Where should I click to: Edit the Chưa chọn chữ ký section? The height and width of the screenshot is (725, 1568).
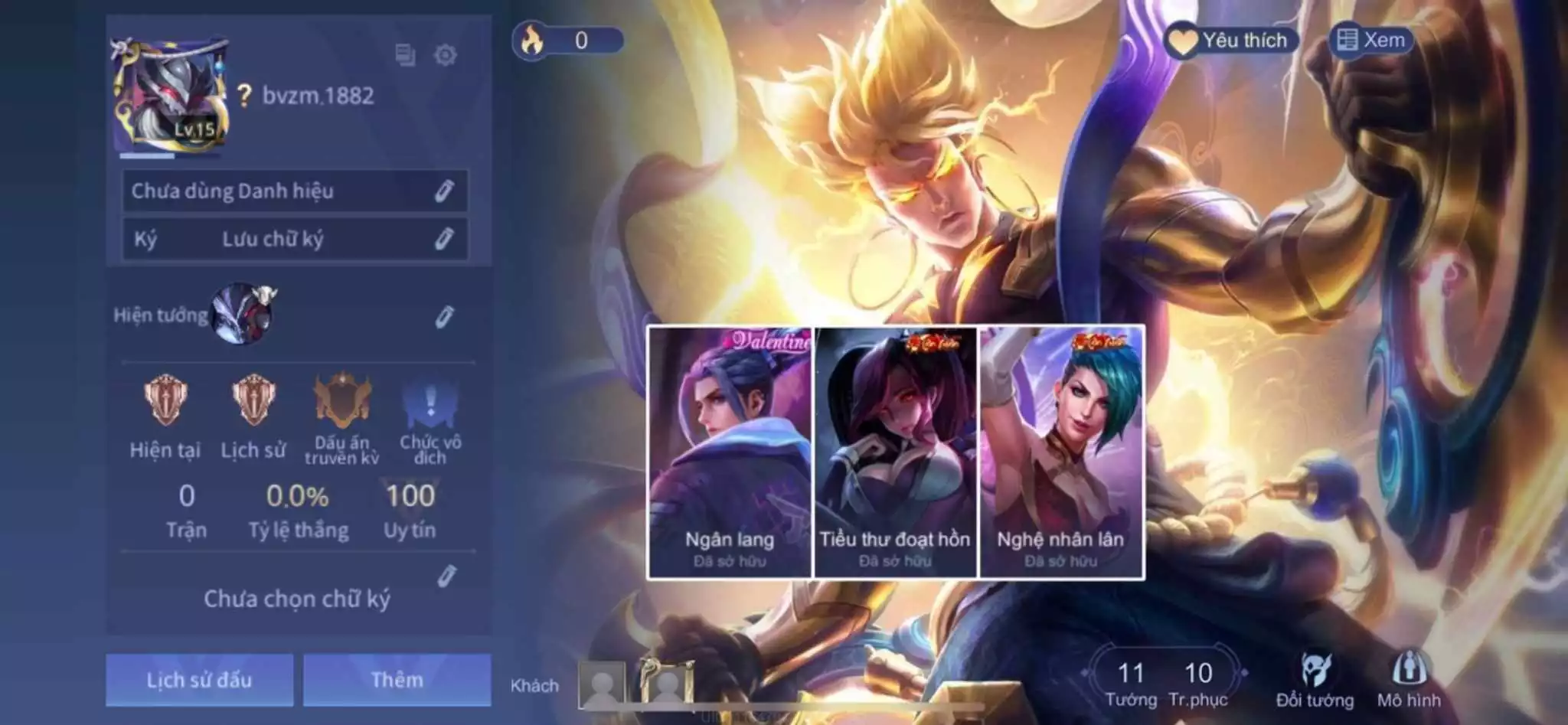tap(446, 576)
